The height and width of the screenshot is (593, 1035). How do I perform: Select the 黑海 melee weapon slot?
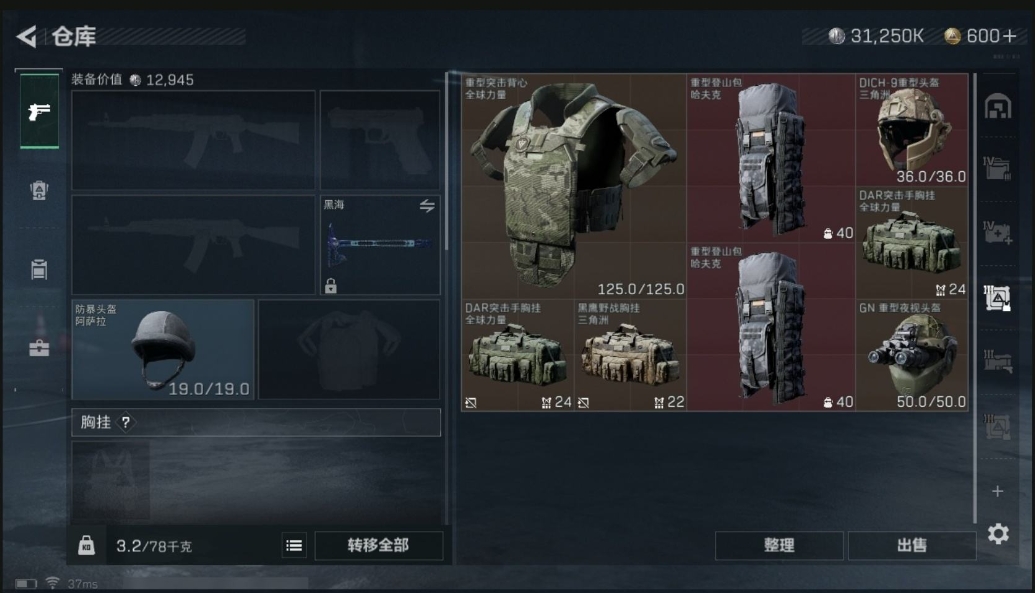point(380,245)
